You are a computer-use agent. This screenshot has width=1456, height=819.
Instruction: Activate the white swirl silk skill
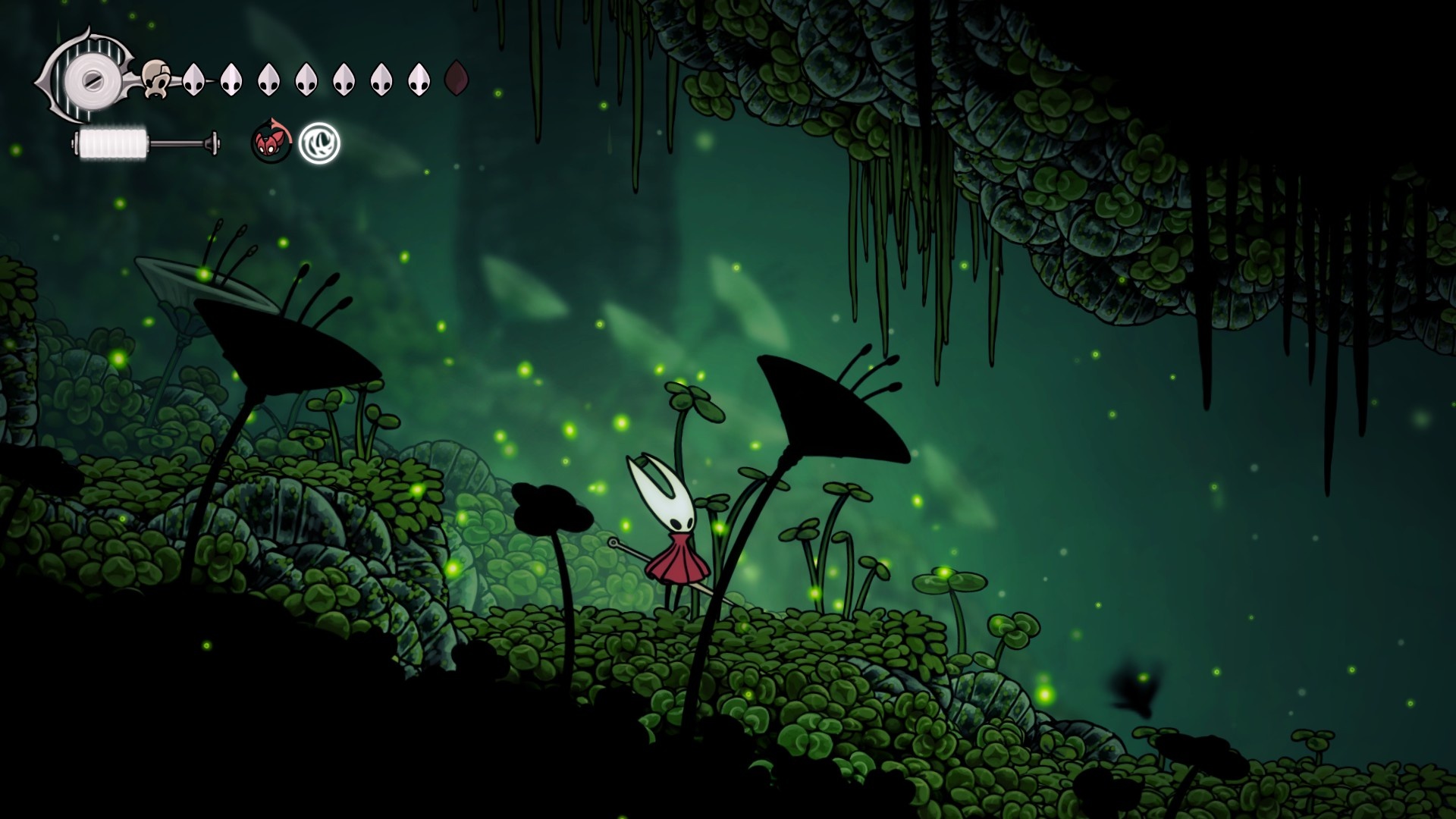(319, 143)
